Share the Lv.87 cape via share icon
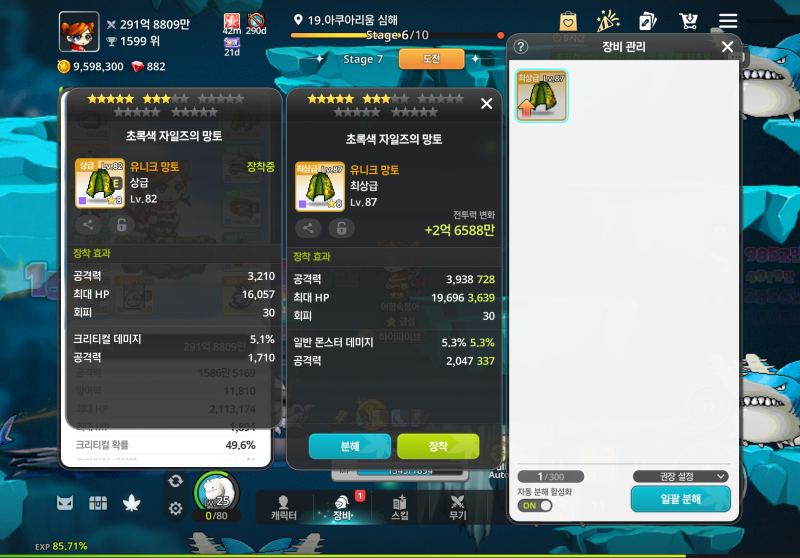The width and height of the screenshot is (800, 558). coord(308,228)
